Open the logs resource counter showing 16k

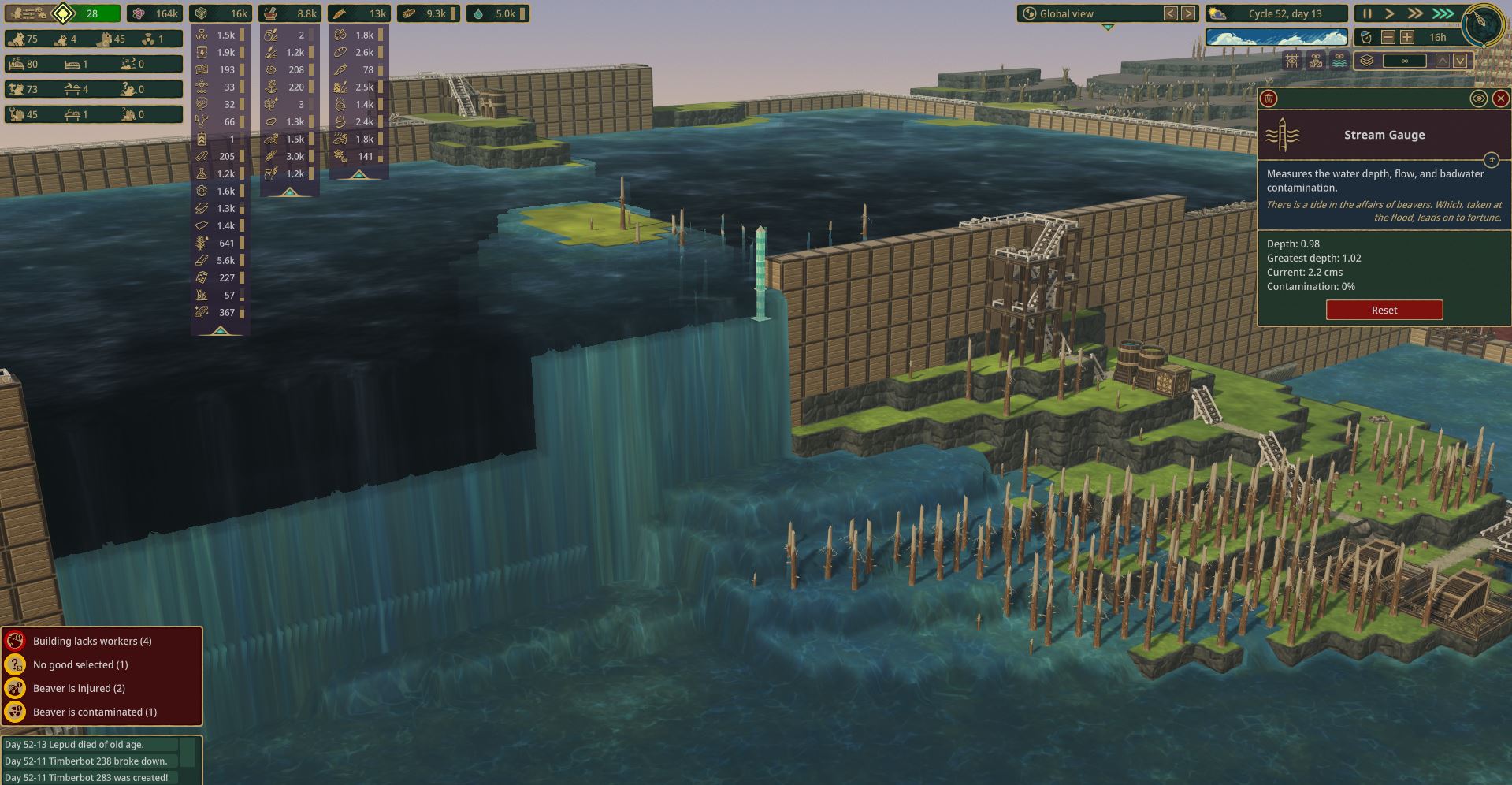pos(221,13)
